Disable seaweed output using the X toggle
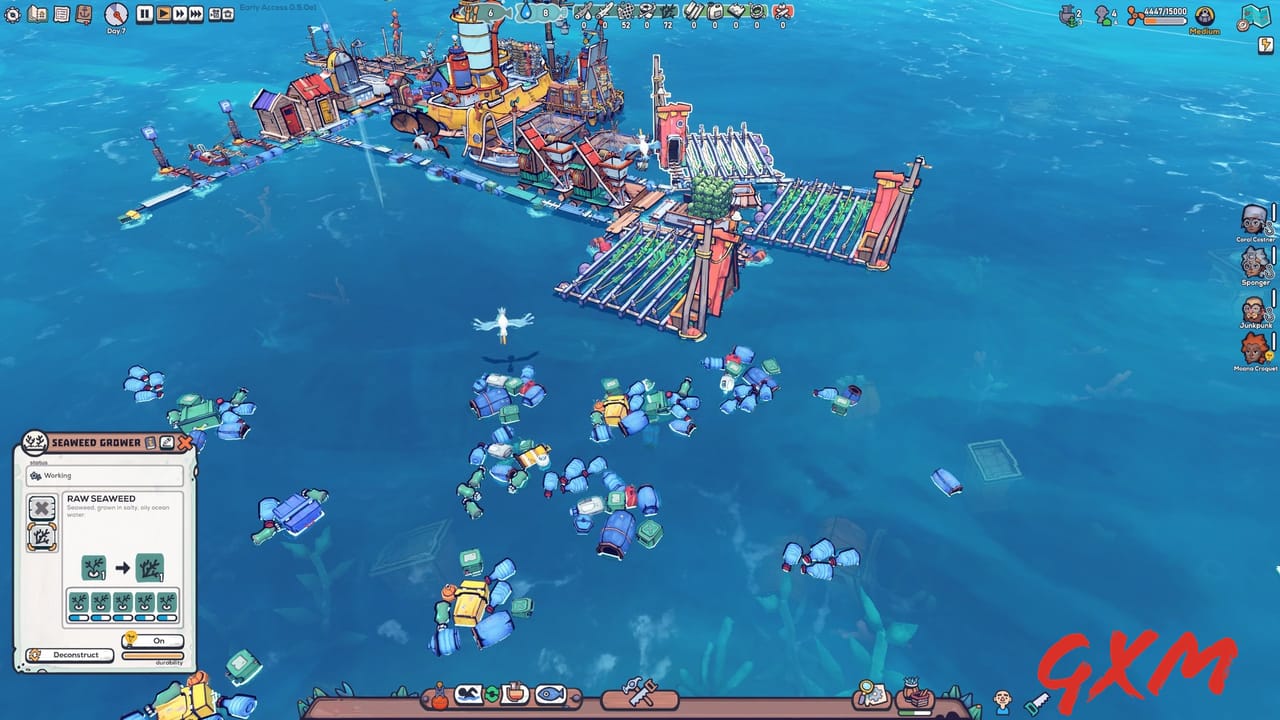The width and height of the screenshot is (1280, 720). [x=41, y=508]
